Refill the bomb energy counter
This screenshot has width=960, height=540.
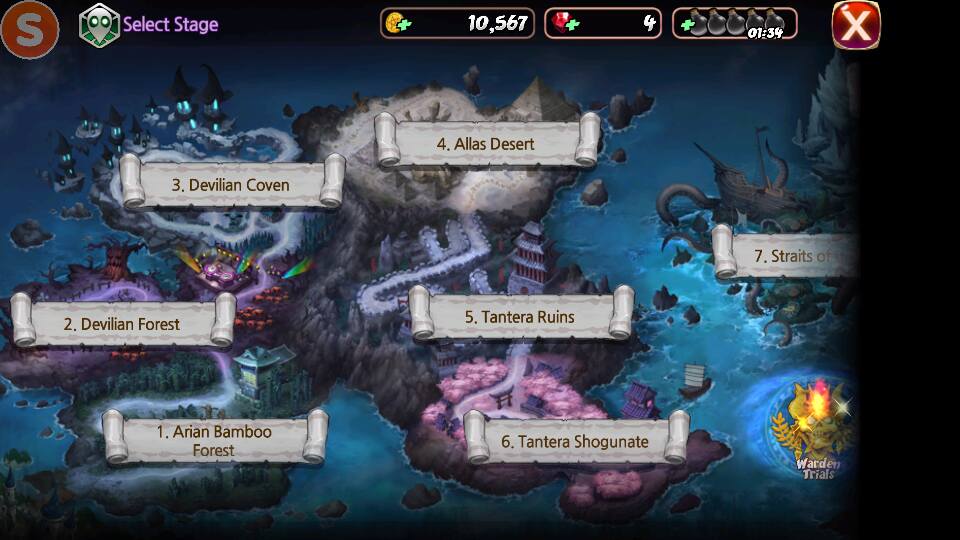pyautogui.click(x=687, y=23)
